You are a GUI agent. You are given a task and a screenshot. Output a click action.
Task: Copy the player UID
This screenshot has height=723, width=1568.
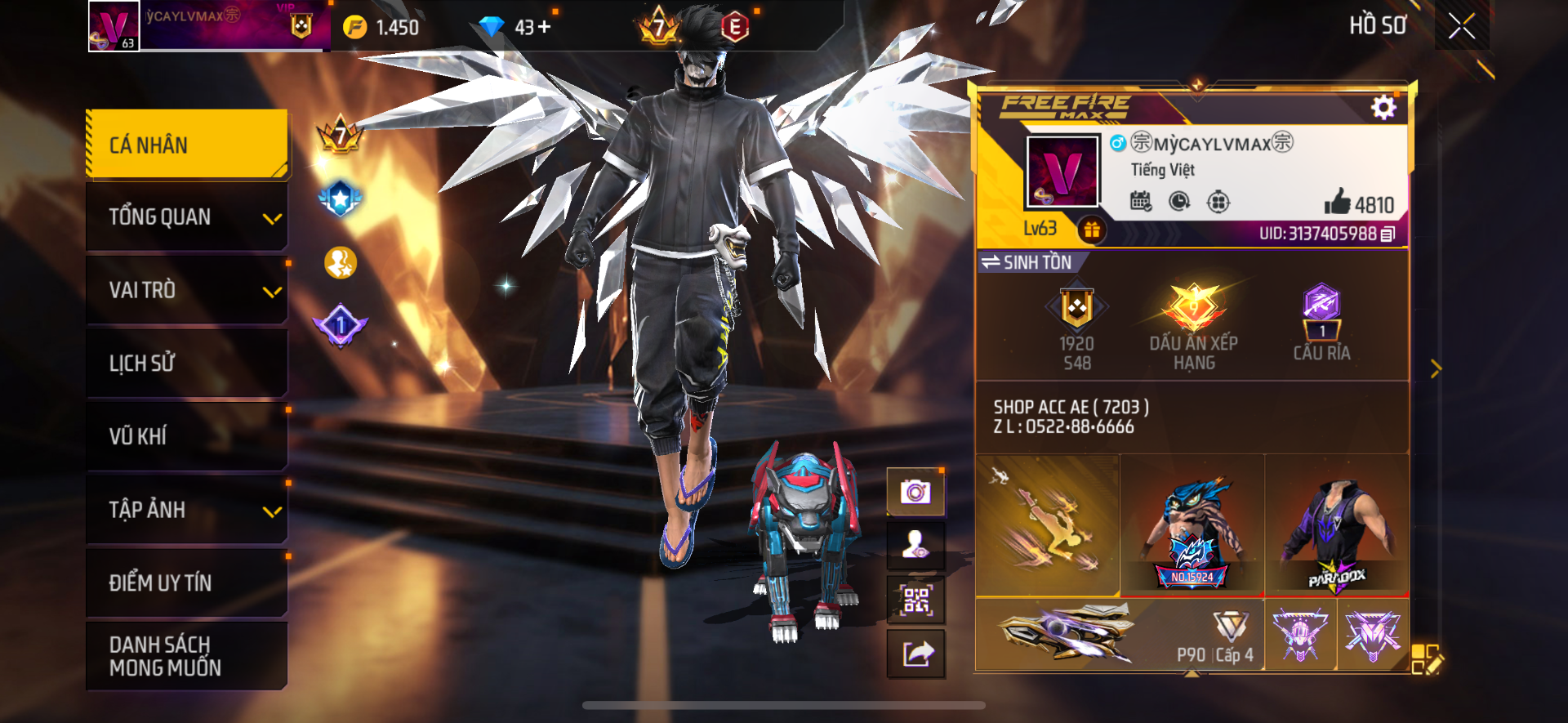click(x=1388, y=234)
